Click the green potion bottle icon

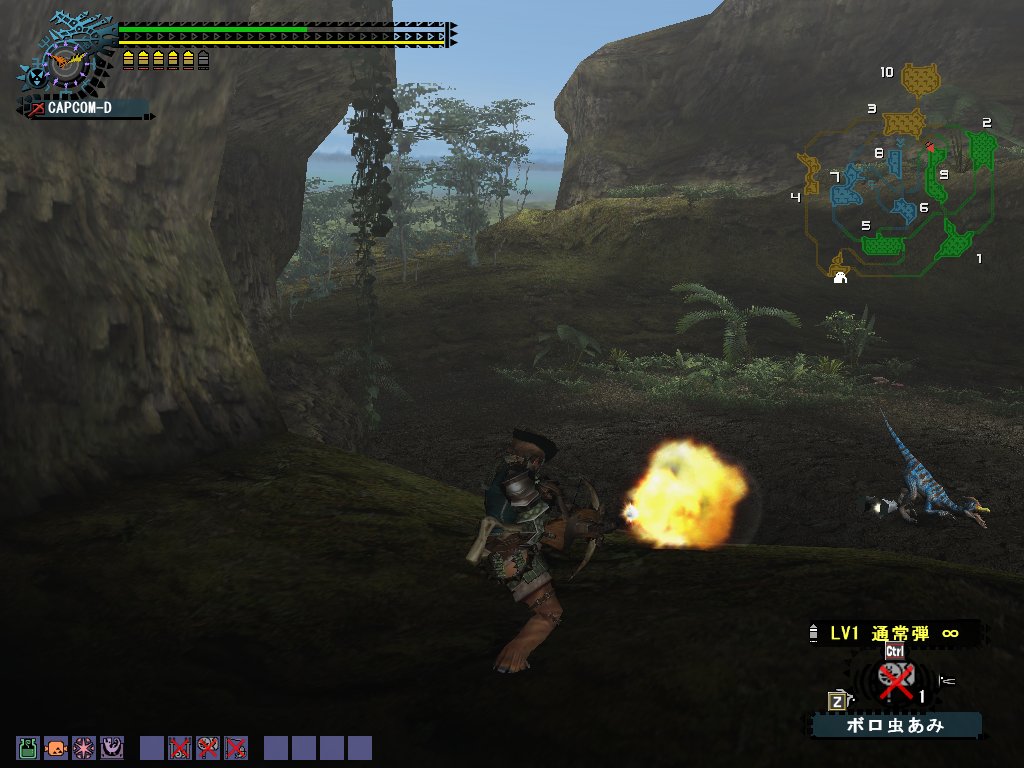(27, 747)
